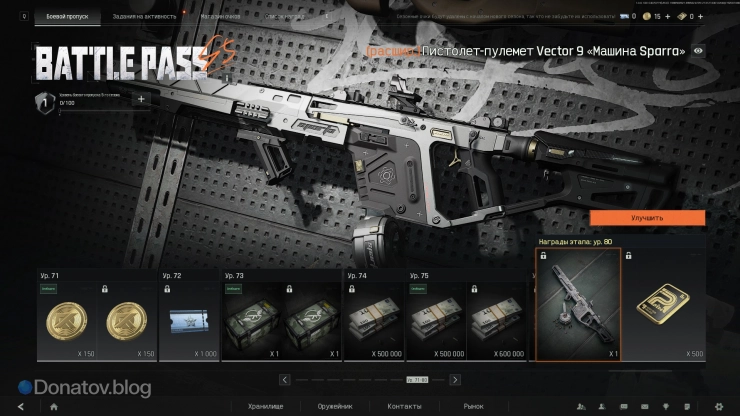740x416 pixels.
Task: Open Контакты from the bottom menu
Action: click(x=404, y=407)
